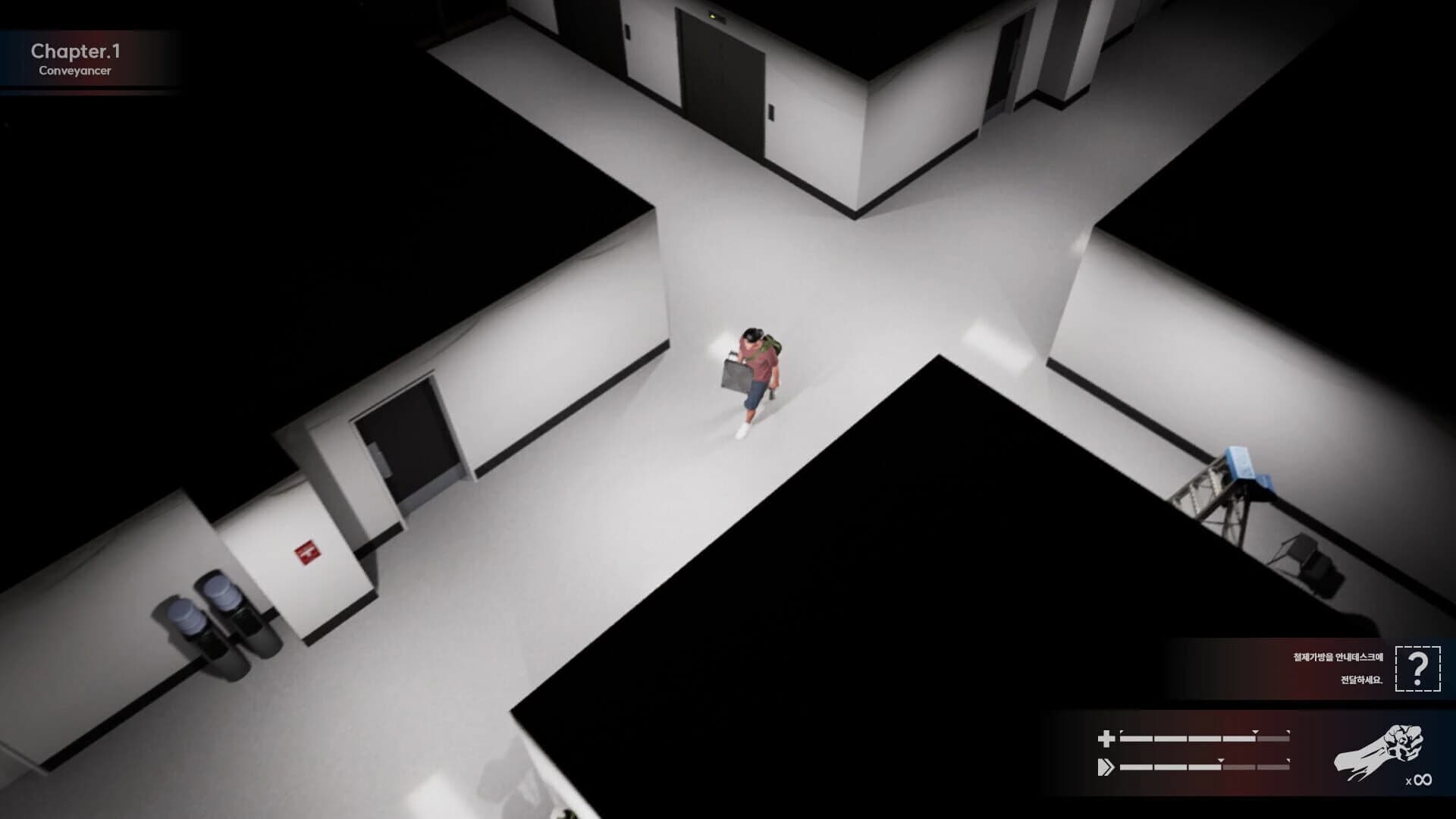Click the x∞ infinity counter icon
1456x819 pixels.
point(1419,780)
